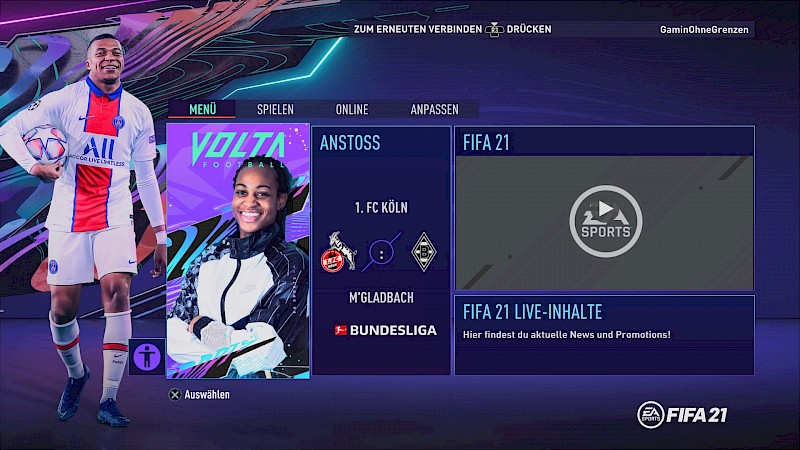
Task: Open the SPIELEN tab
Action: (275, 109)
